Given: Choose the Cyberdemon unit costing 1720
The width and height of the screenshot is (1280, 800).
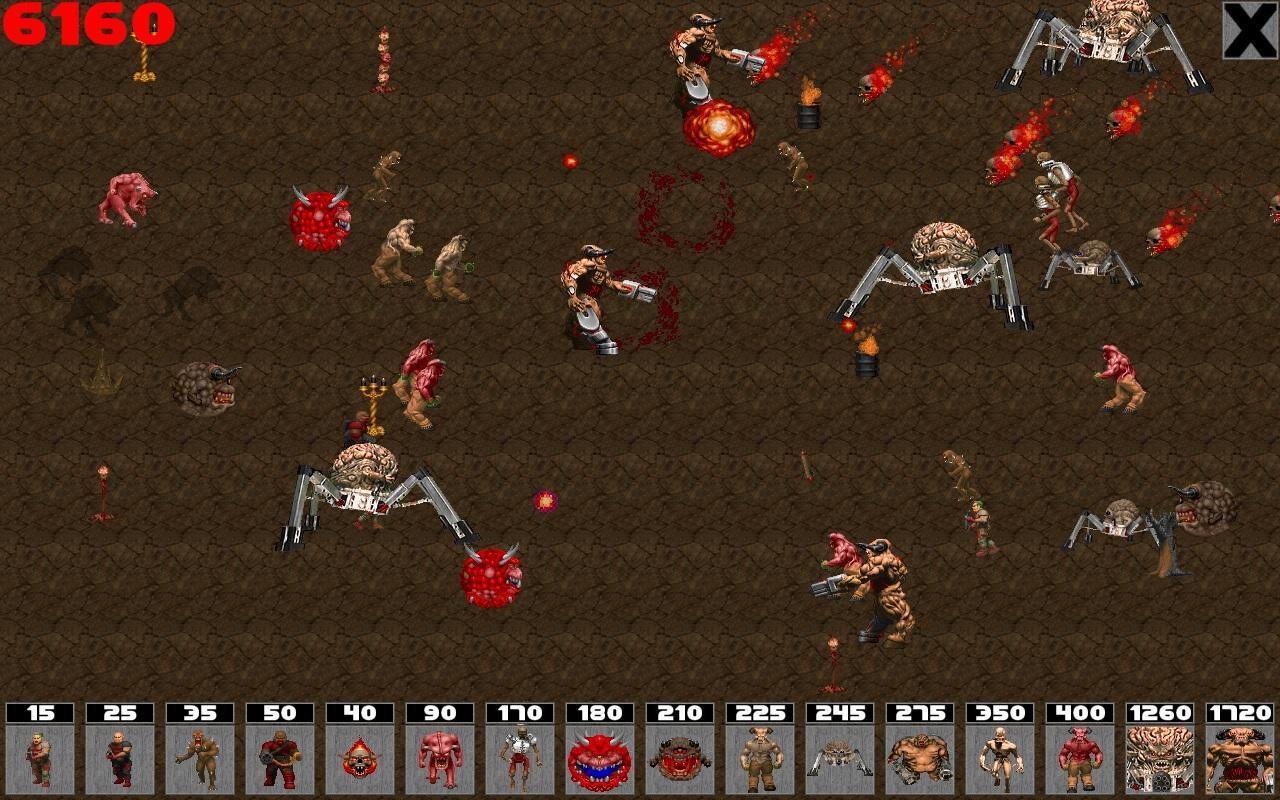Looking at the screenshot, I should point(1240,758).
